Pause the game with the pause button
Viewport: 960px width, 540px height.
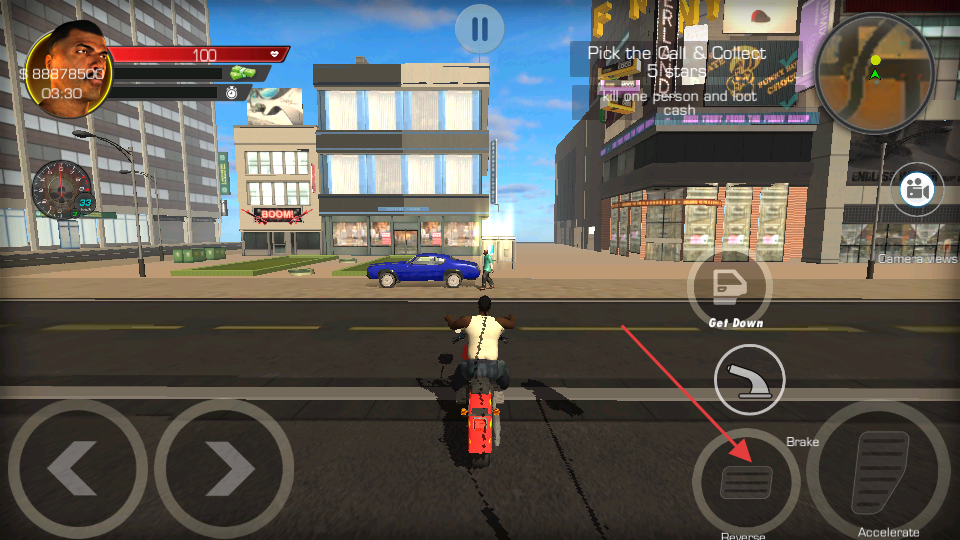[x=479, y=30]
